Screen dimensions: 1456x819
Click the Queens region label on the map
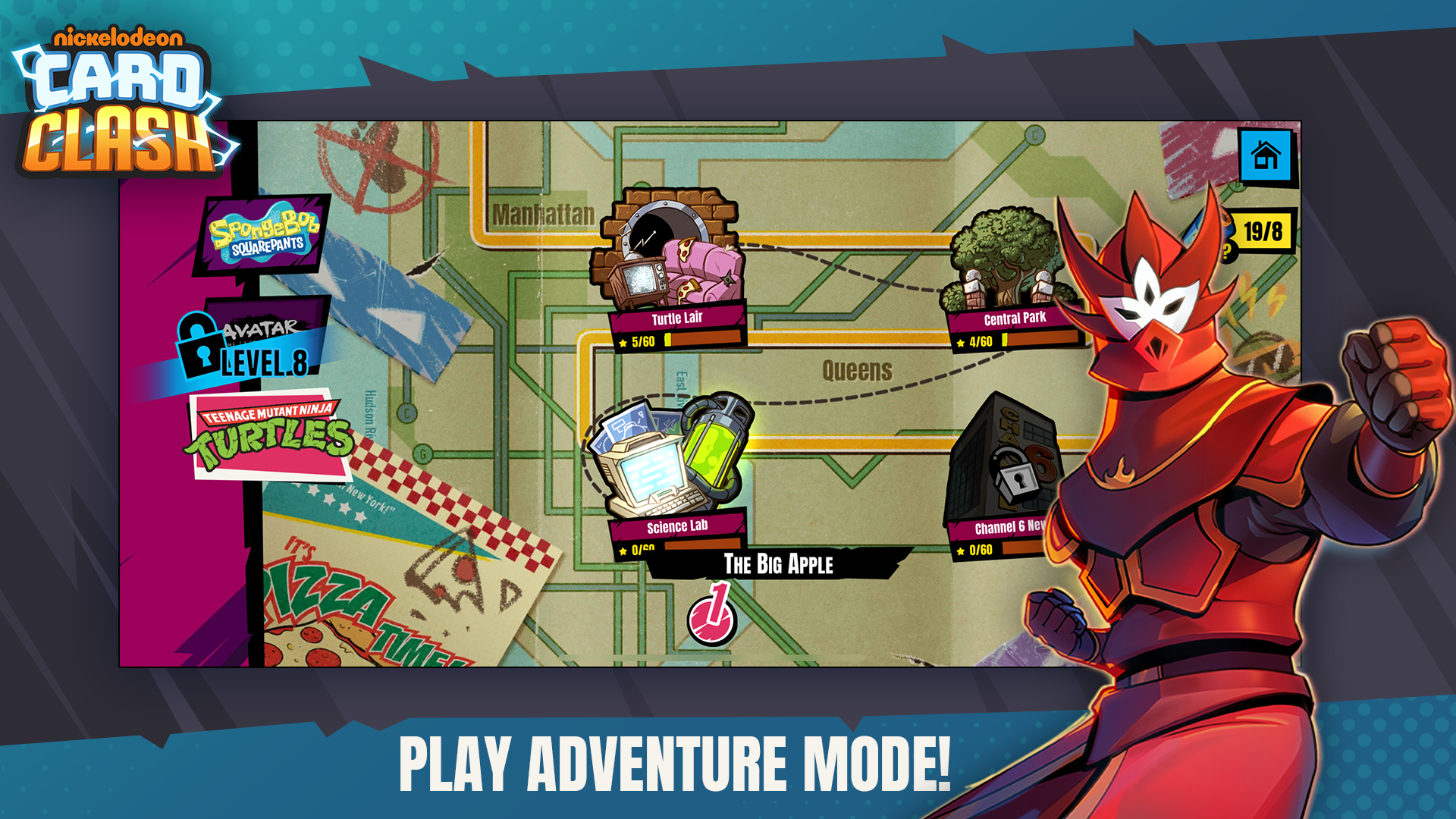(x=857, y=369)
